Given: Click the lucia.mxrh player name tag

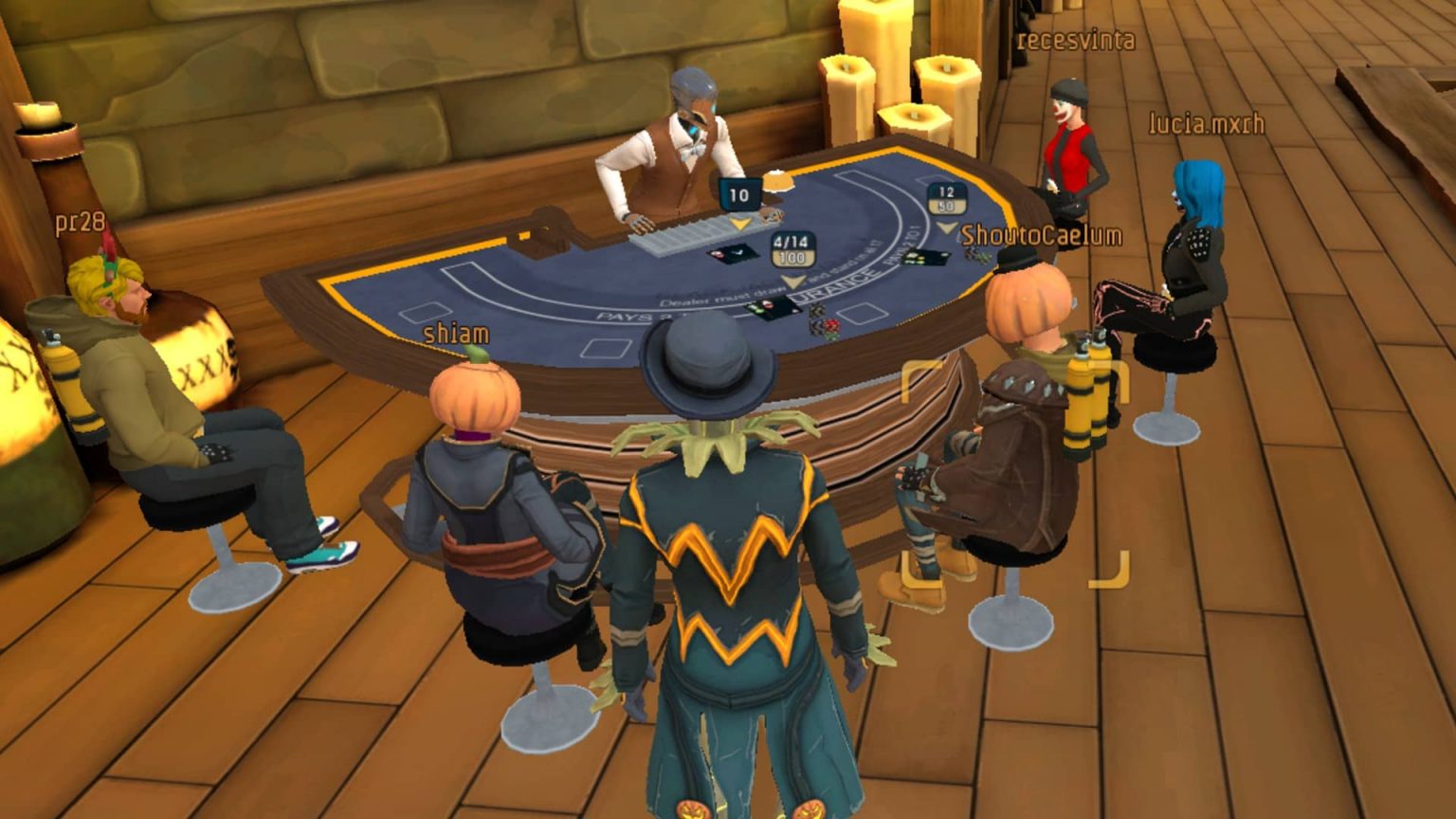Looking at the screenshot, I should coord(1206,124).
